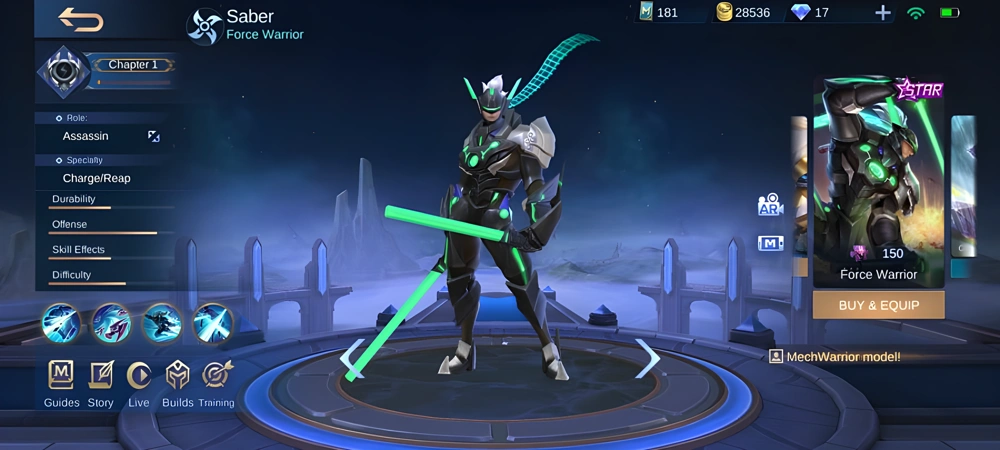The image size is (1000, 450).
Task: Switch to the next skin with right arrow
Action: [648, 358]
